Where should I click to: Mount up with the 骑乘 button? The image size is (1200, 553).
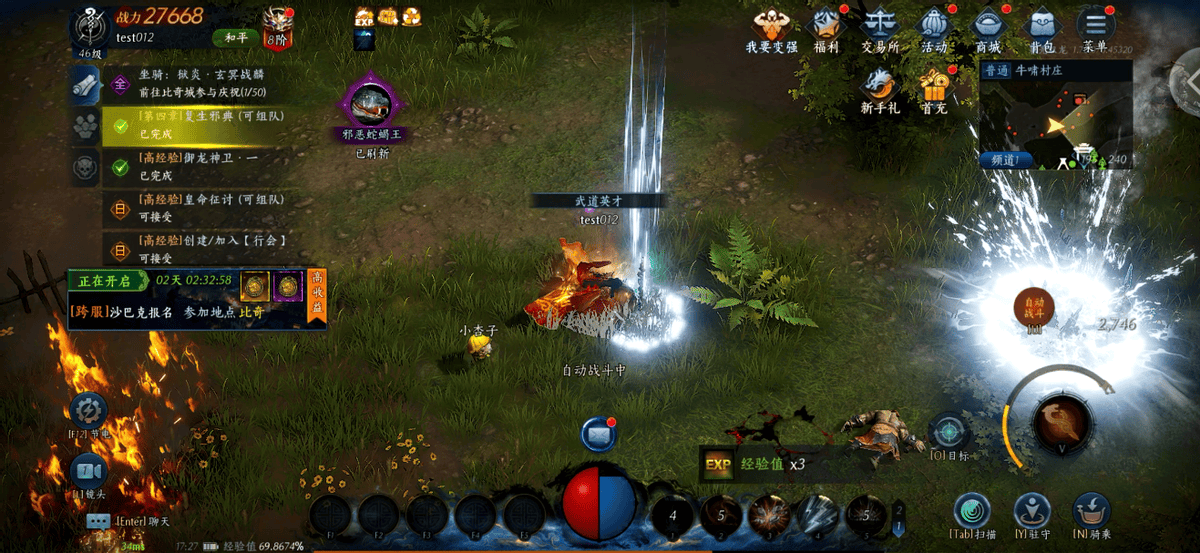[x=1091, y=512]
